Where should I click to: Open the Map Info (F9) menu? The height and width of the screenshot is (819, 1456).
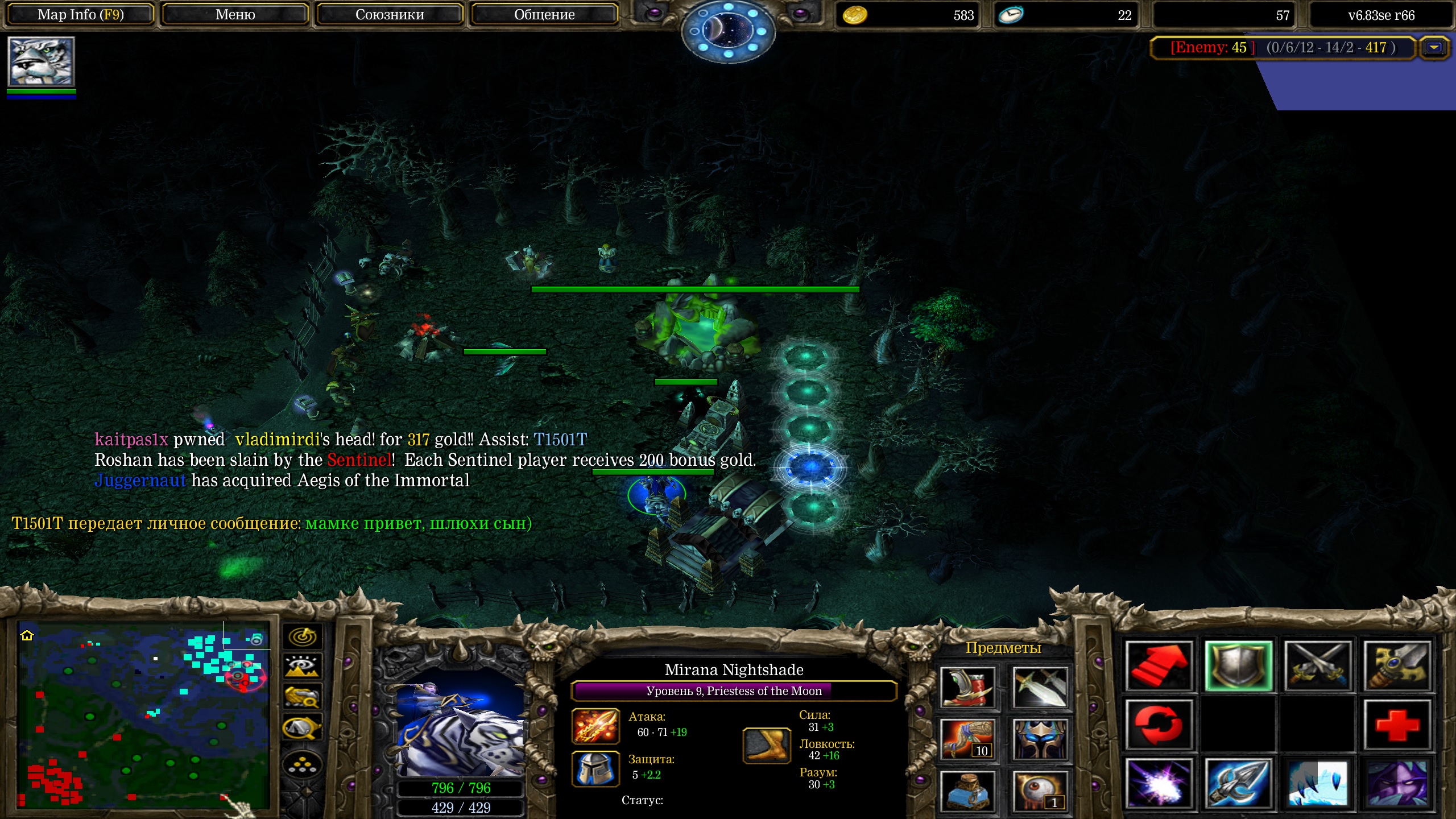80,15
